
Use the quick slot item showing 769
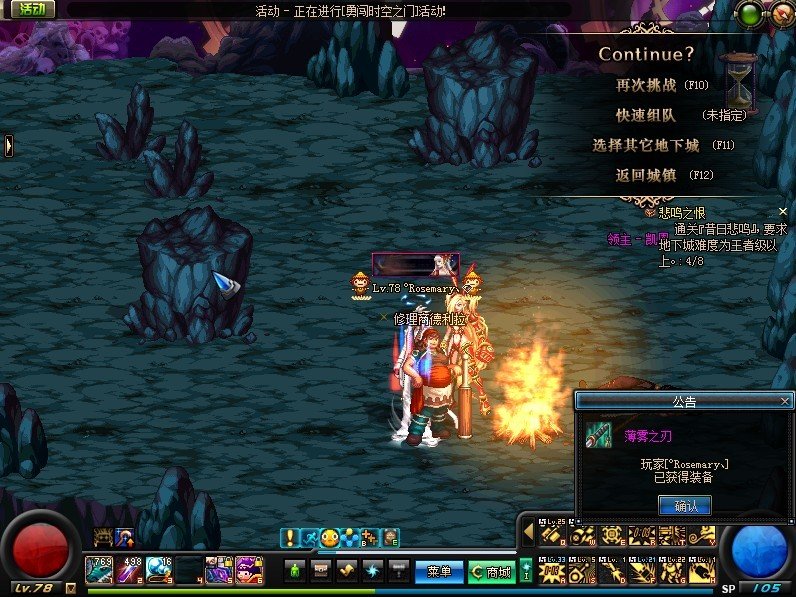click(x=98, y=570)
